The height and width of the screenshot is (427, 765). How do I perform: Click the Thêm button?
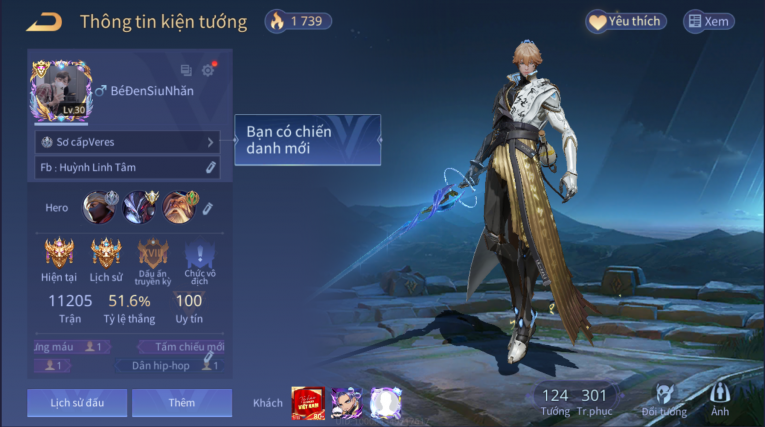click(x=182, y=402)
